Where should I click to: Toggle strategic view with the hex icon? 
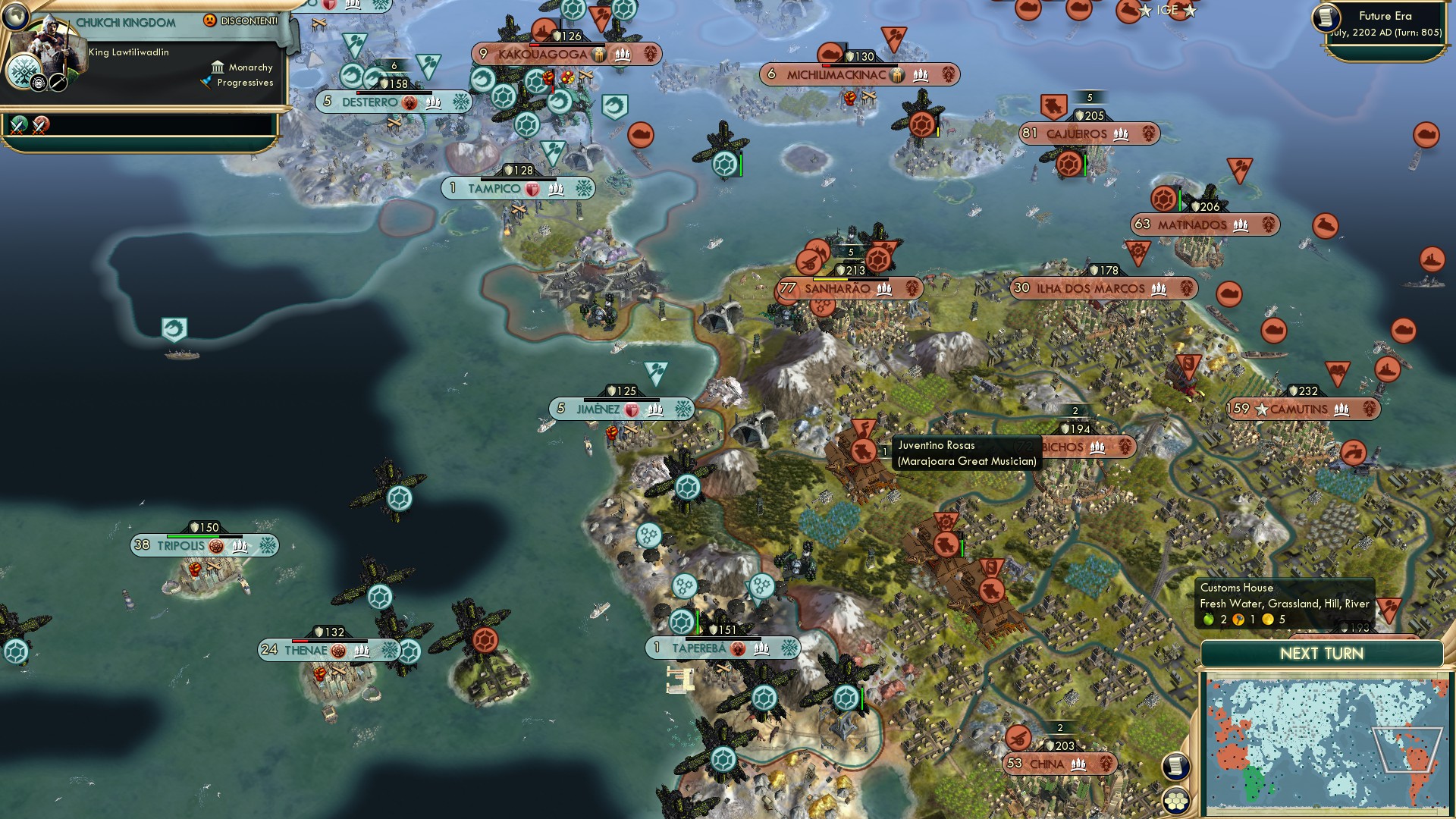coord(1176,800)
